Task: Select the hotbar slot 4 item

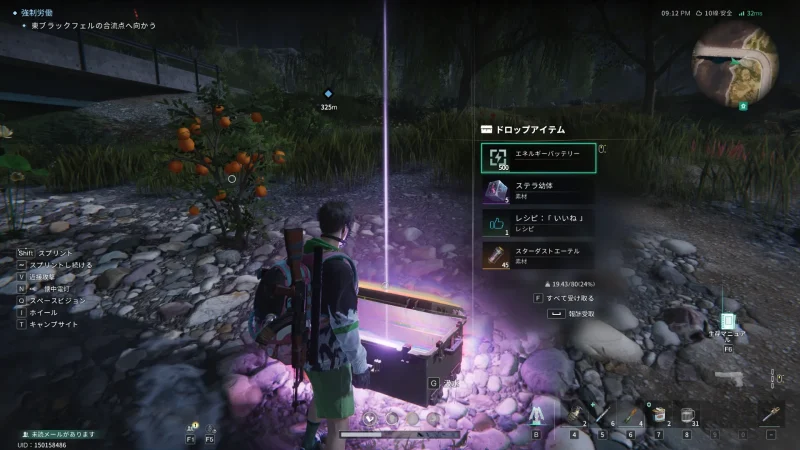Action: (x=575, y=418)
